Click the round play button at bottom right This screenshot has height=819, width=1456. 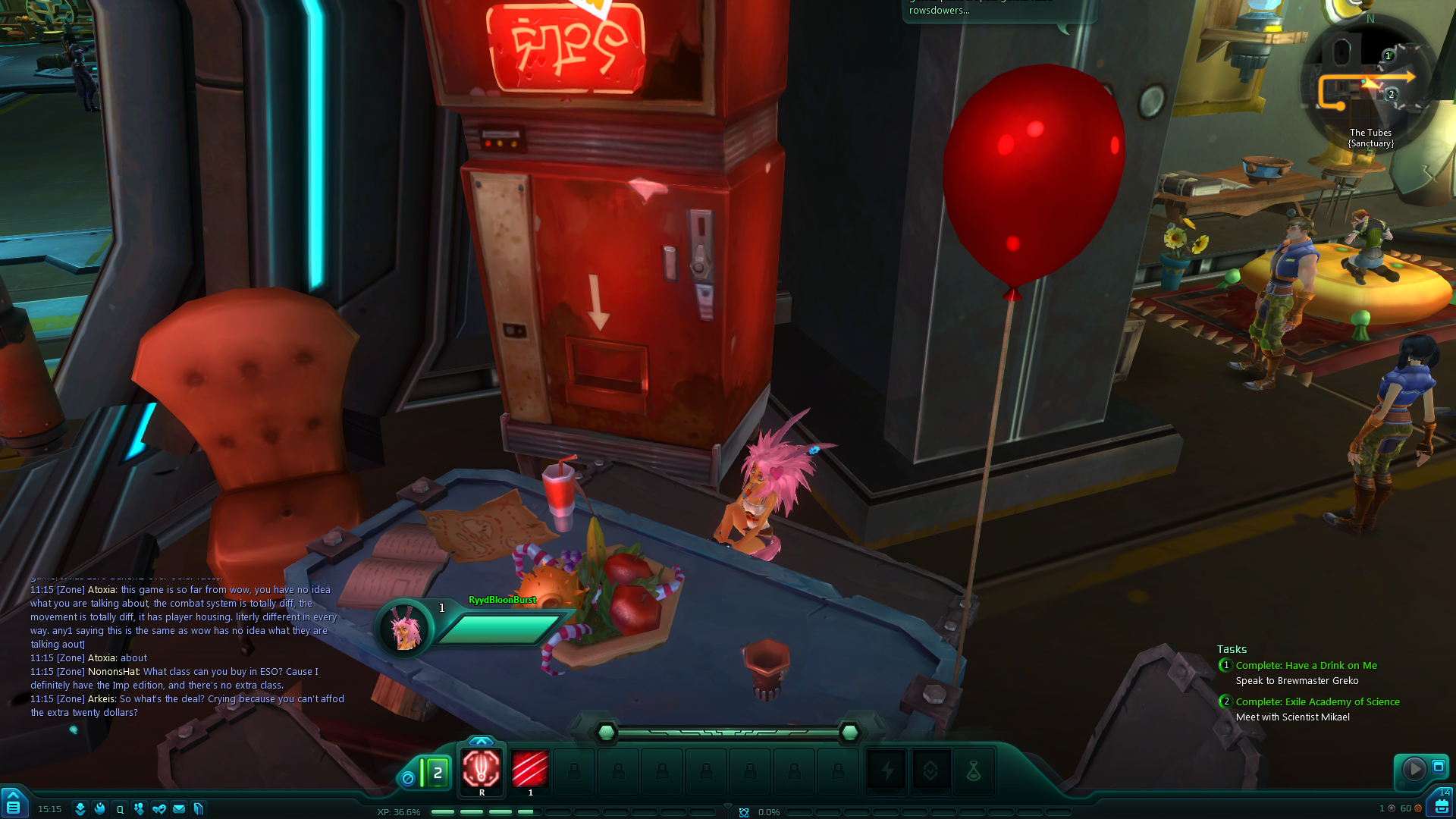pyautogui.click(x=1414, y=769)
